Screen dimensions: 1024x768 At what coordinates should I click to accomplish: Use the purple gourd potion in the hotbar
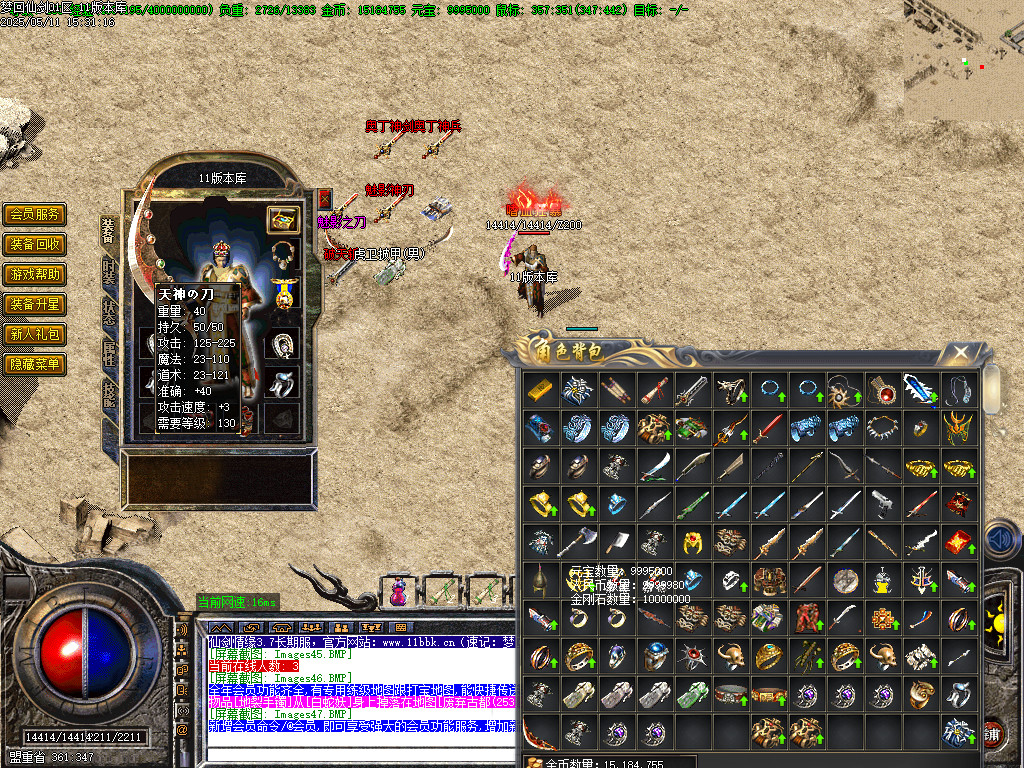point(399,592)
